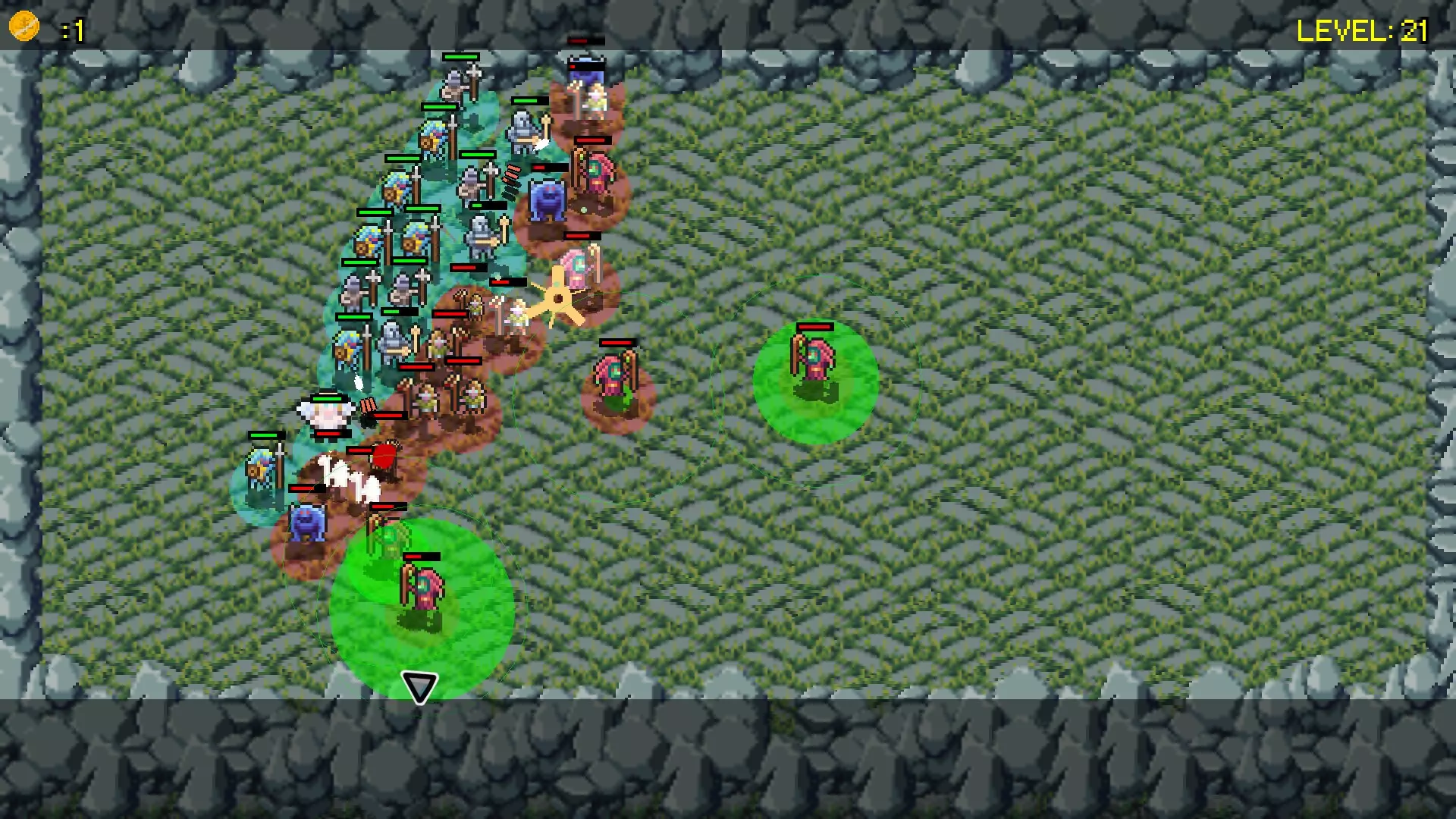This screenshot has width=1456, height=819.
Task: Expand the downward triangle arrow button
Action: (x=420, y=687)
